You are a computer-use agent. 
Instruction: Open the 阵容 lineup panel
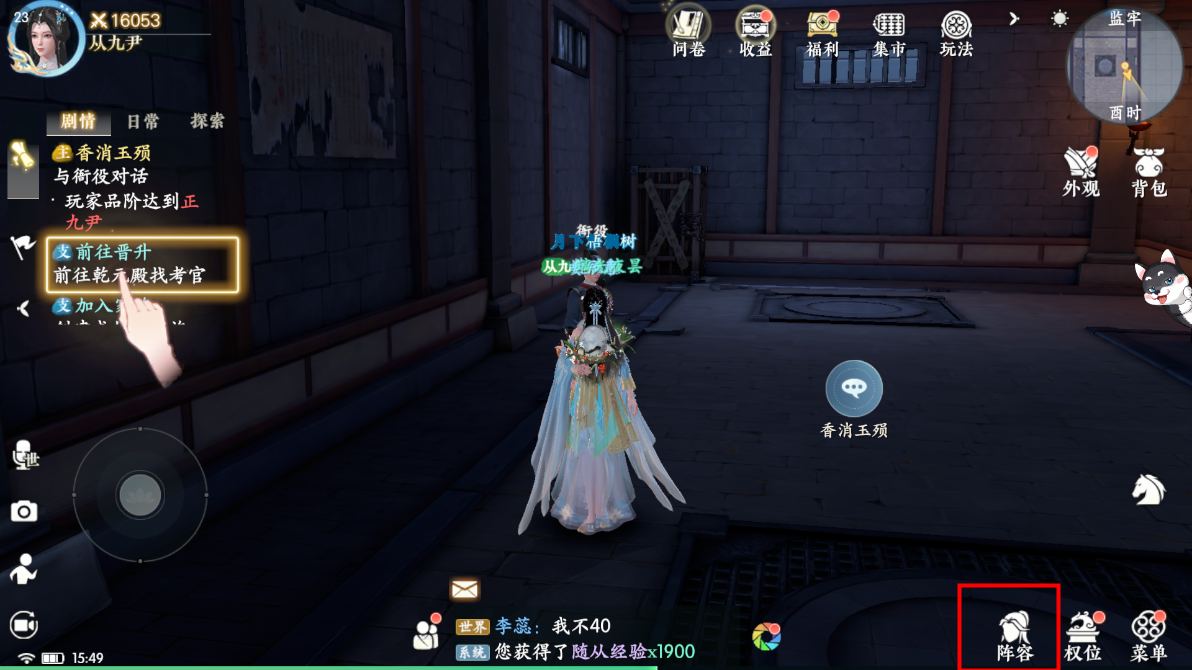tap(1014, 634)
